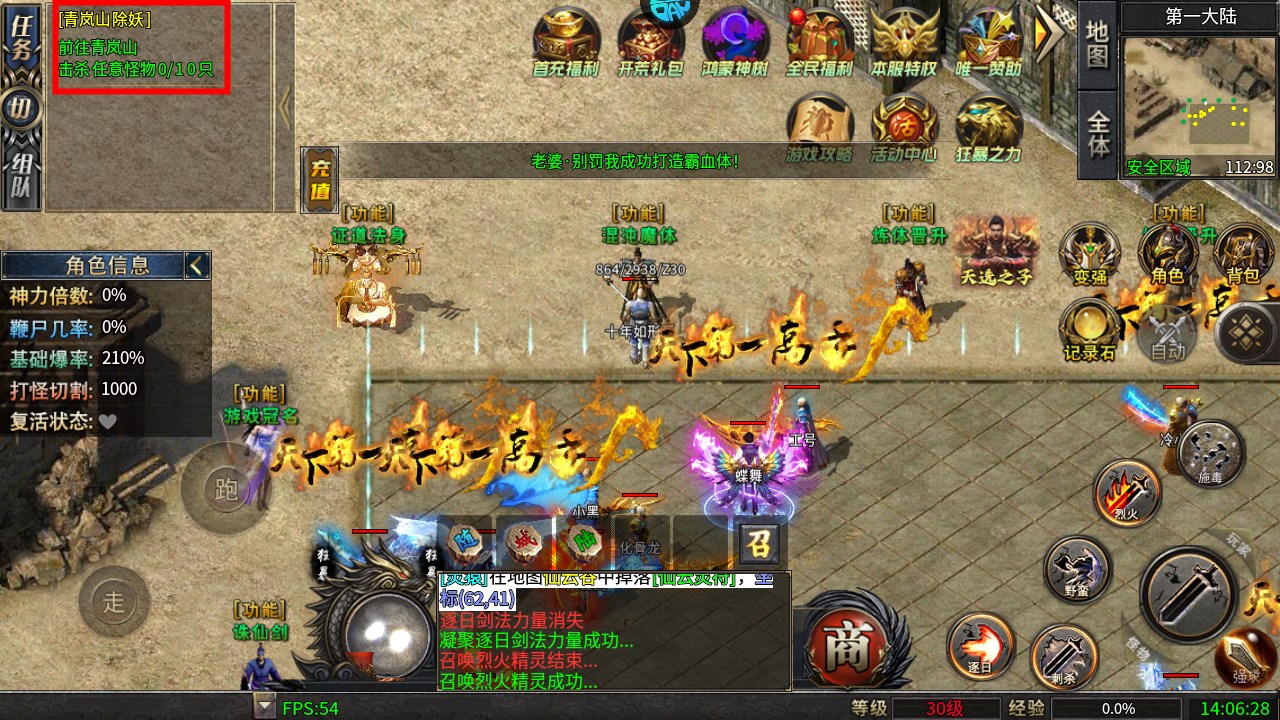This screenshot has height=720, width=1280.
Task: Open the 充值 recharge button
Action: point(320,180)
